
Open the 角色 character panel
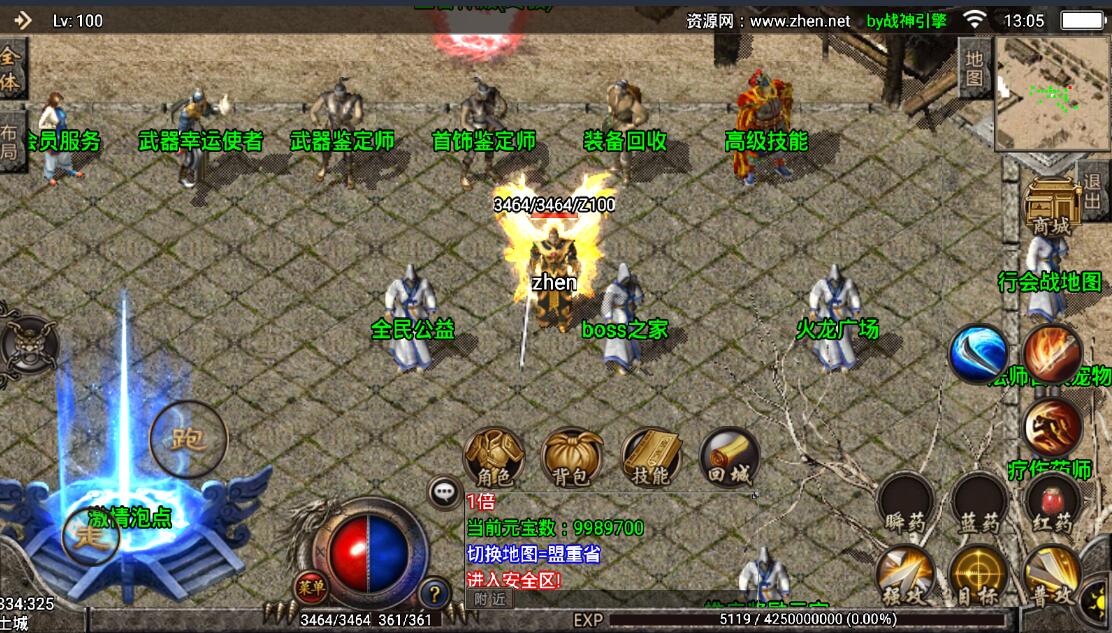494,458
